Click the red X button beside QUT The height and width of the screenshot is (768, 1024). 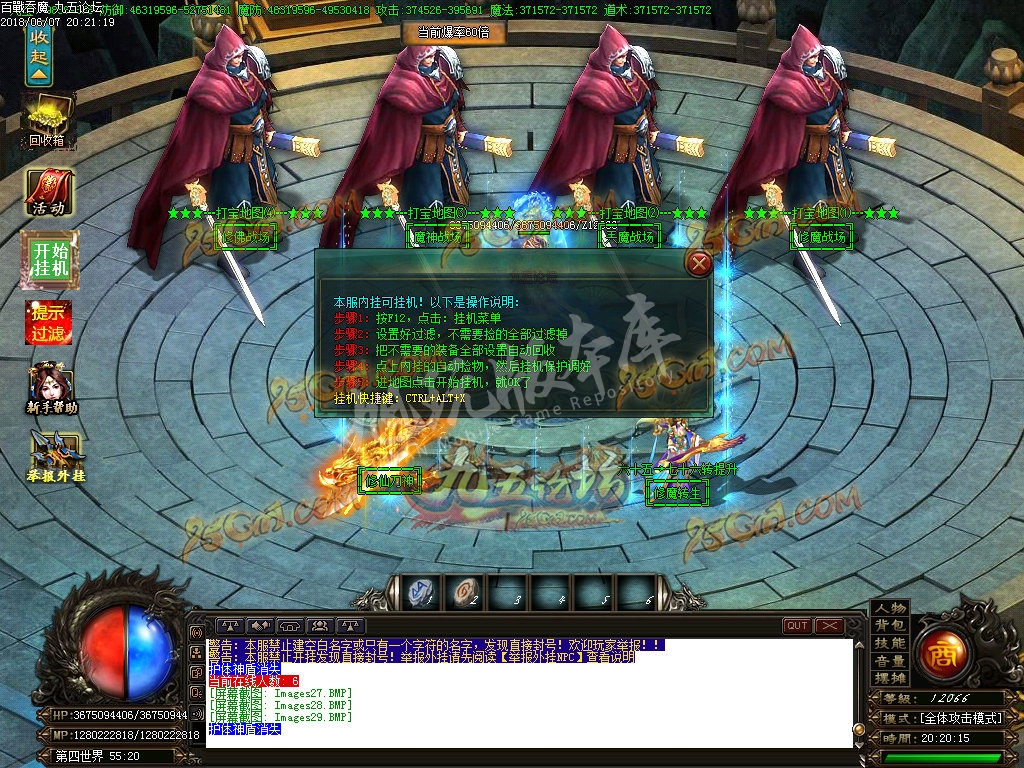830,626
